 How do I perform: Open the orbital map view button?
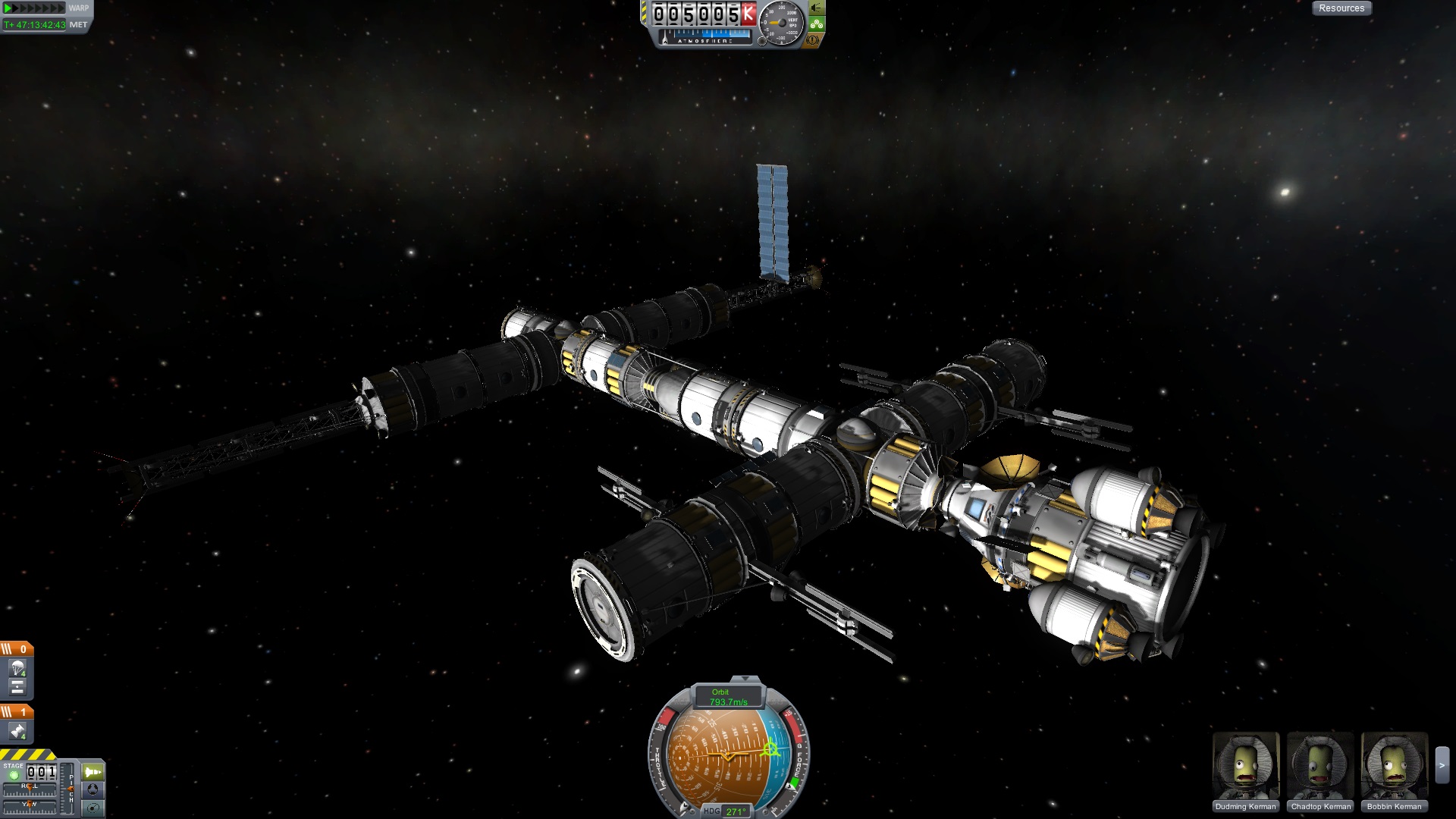pyautogui.click(x=93, y=807)
